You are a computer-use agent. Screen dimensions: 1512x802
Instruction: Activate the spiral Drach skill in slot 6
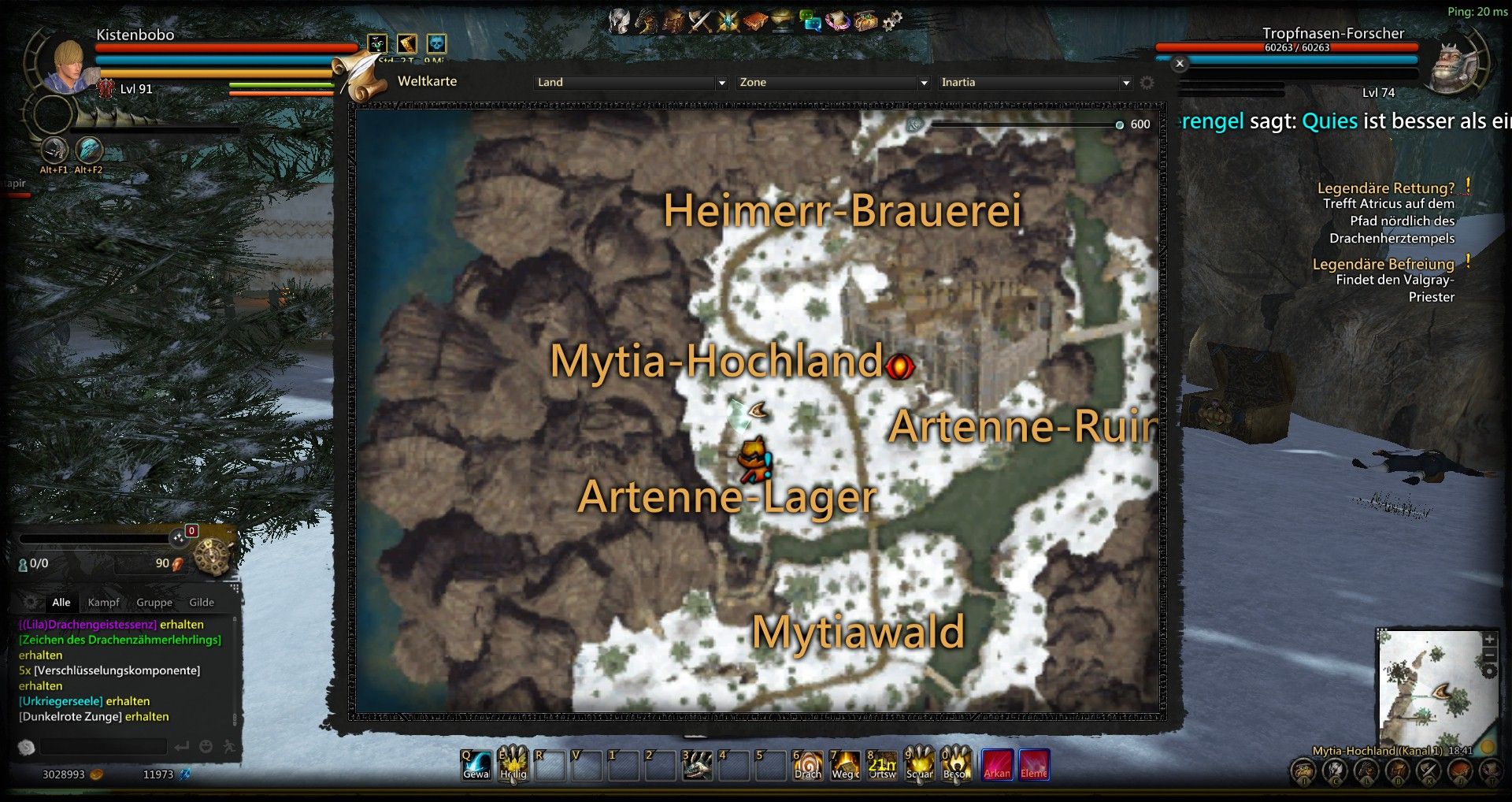[x=808, y=765]
